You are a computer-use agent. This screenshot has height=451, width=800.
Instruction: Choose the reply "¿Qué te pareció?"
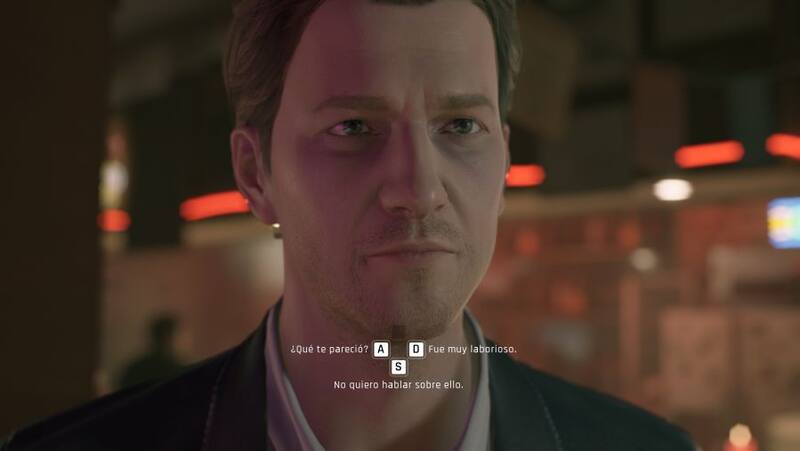(329, 350)
